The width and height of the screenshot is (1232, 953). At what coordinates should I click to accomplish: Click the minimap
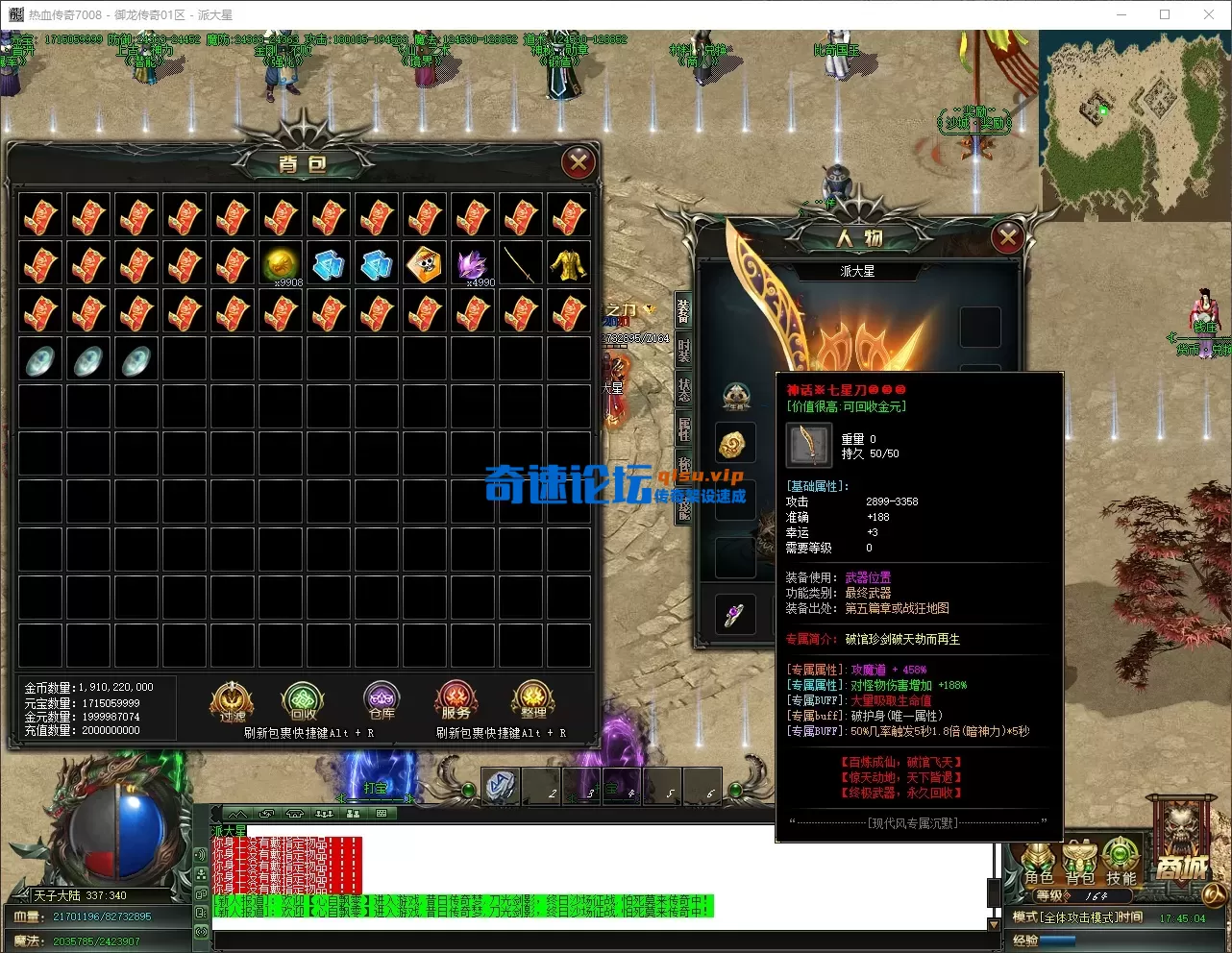(x=1134, y=123)
